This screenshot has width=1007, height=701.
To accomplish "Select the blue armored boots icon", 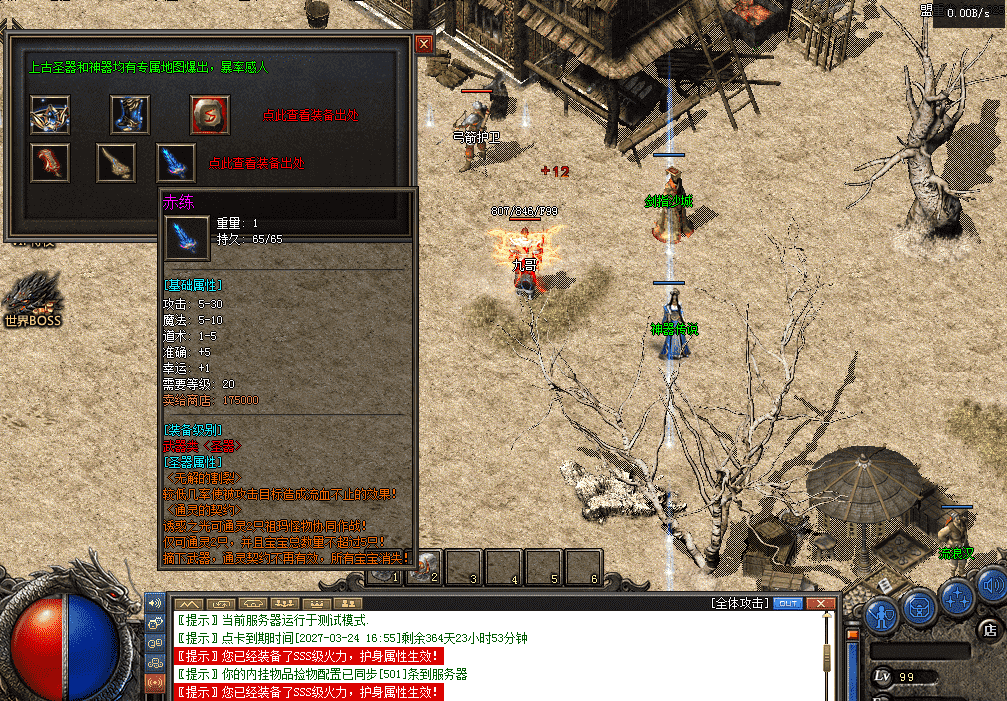I will [x=130, y=115].
